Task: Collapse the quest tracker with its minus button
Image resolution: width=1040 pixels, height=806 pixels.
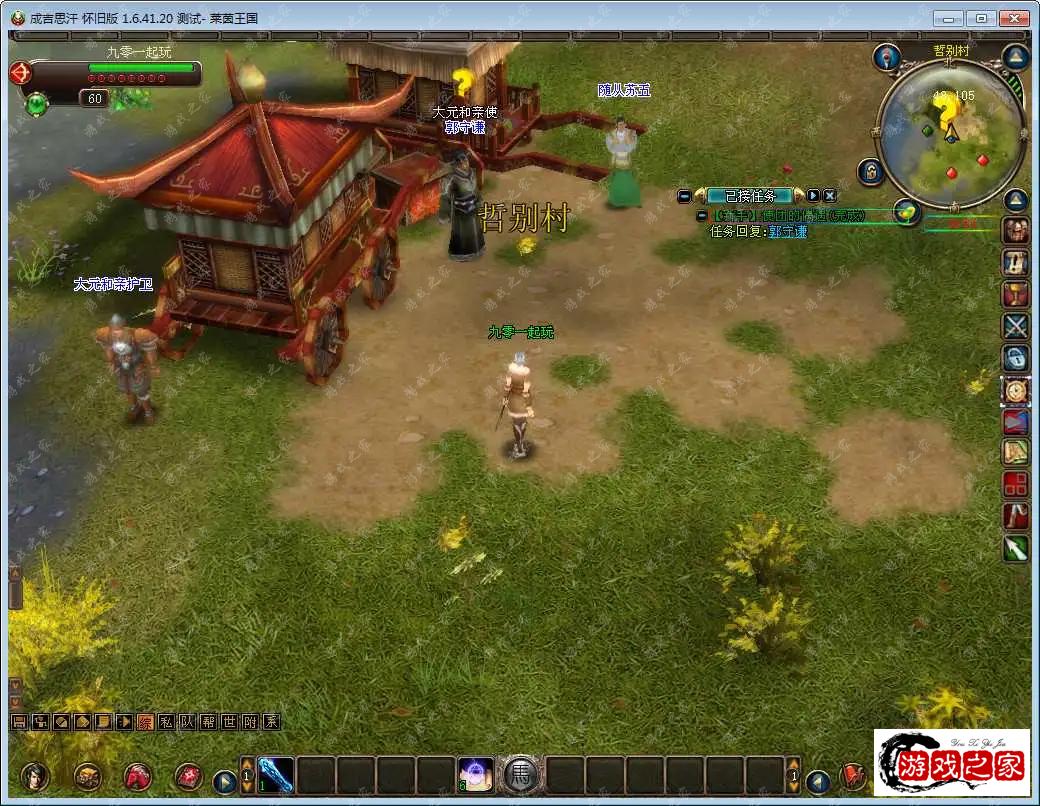Action: (684, 196)
